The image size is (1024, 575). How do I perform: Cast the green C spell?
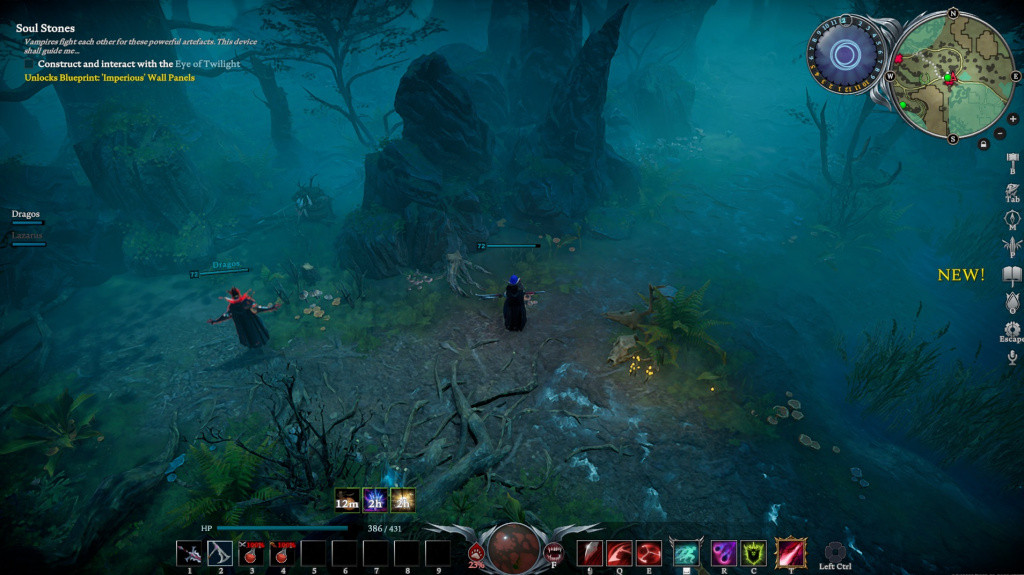[753, 553]
